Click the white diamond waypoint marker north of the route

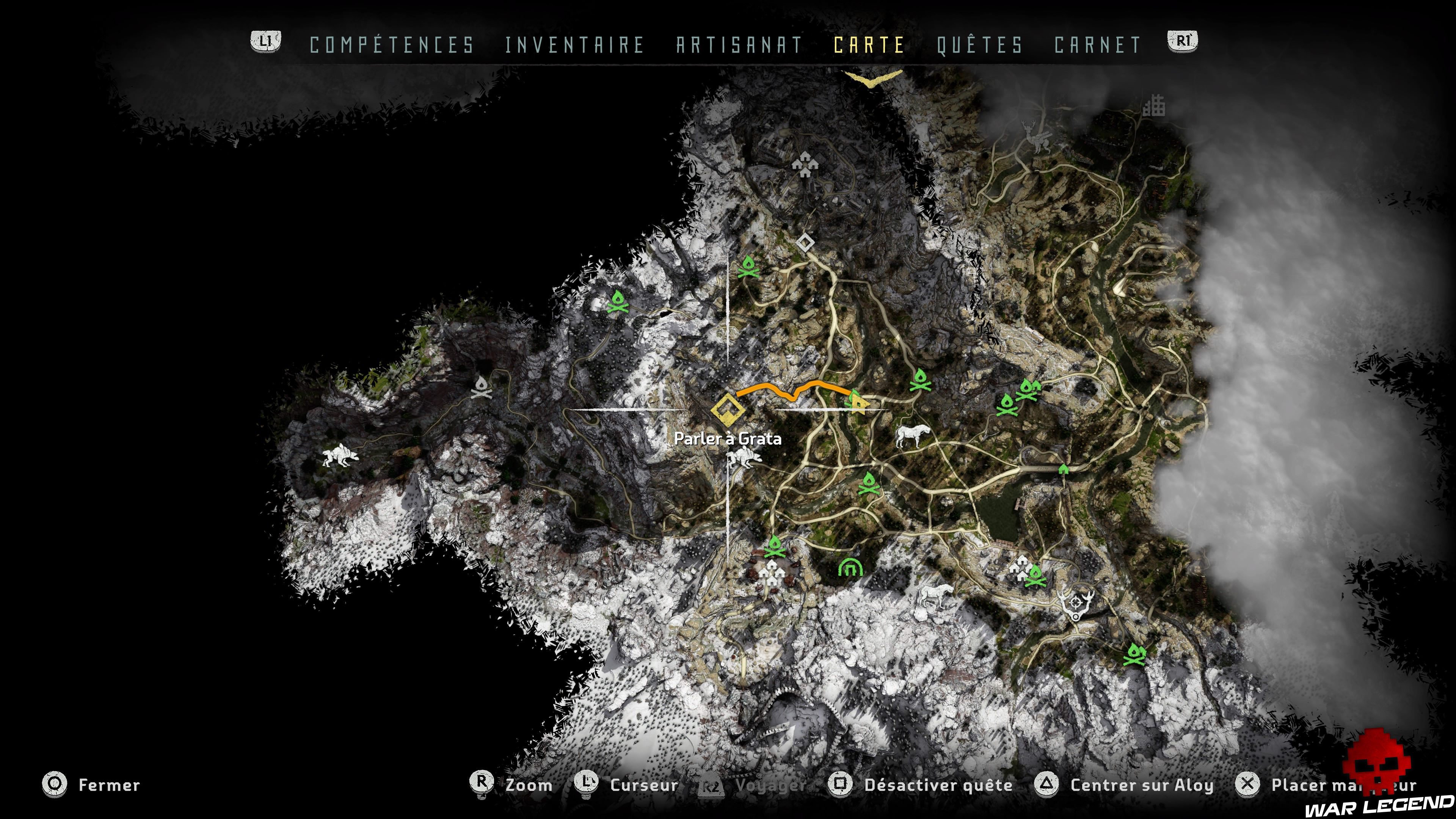pyautogui.click(x=805, y=243)
